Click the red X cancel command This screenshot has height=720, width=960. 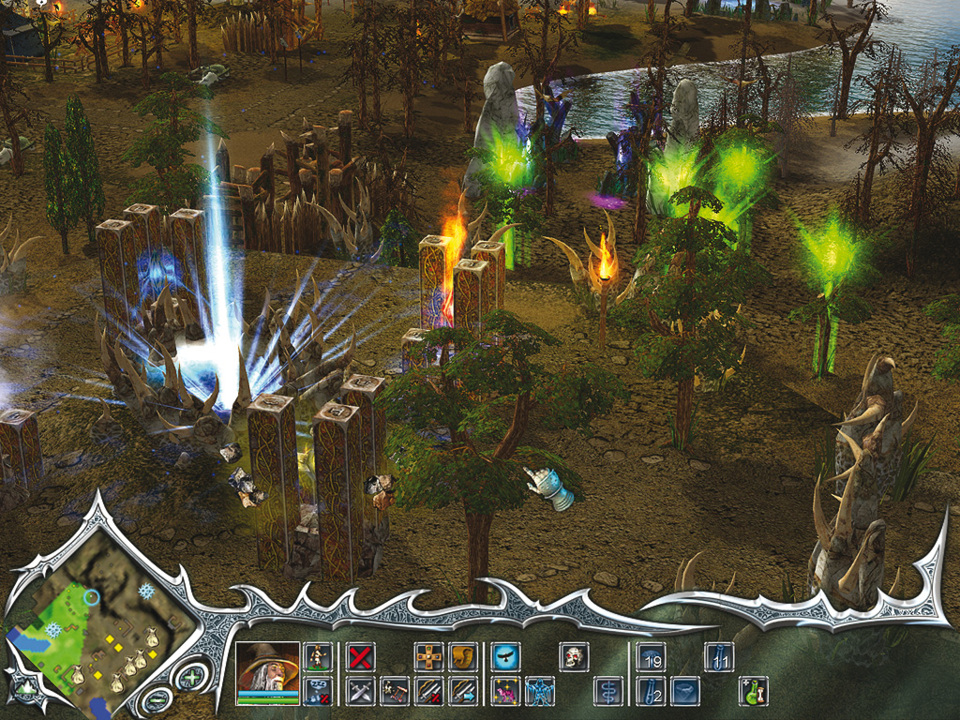(x=360, y=657)
